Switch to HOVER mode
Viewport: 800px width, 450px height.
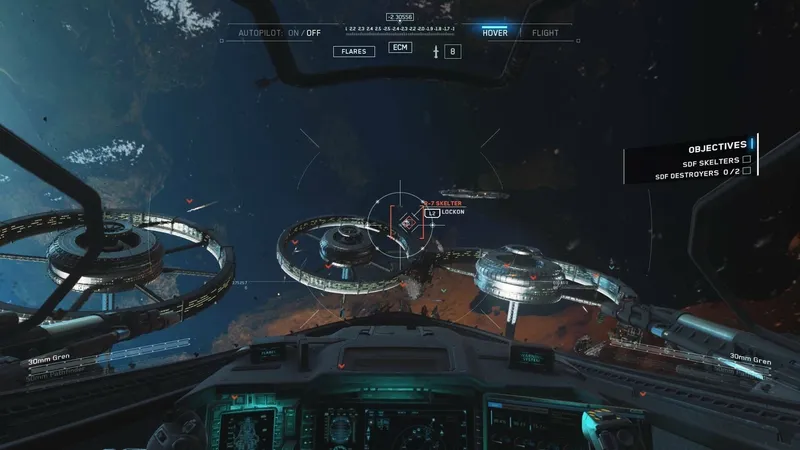[494, 32]
